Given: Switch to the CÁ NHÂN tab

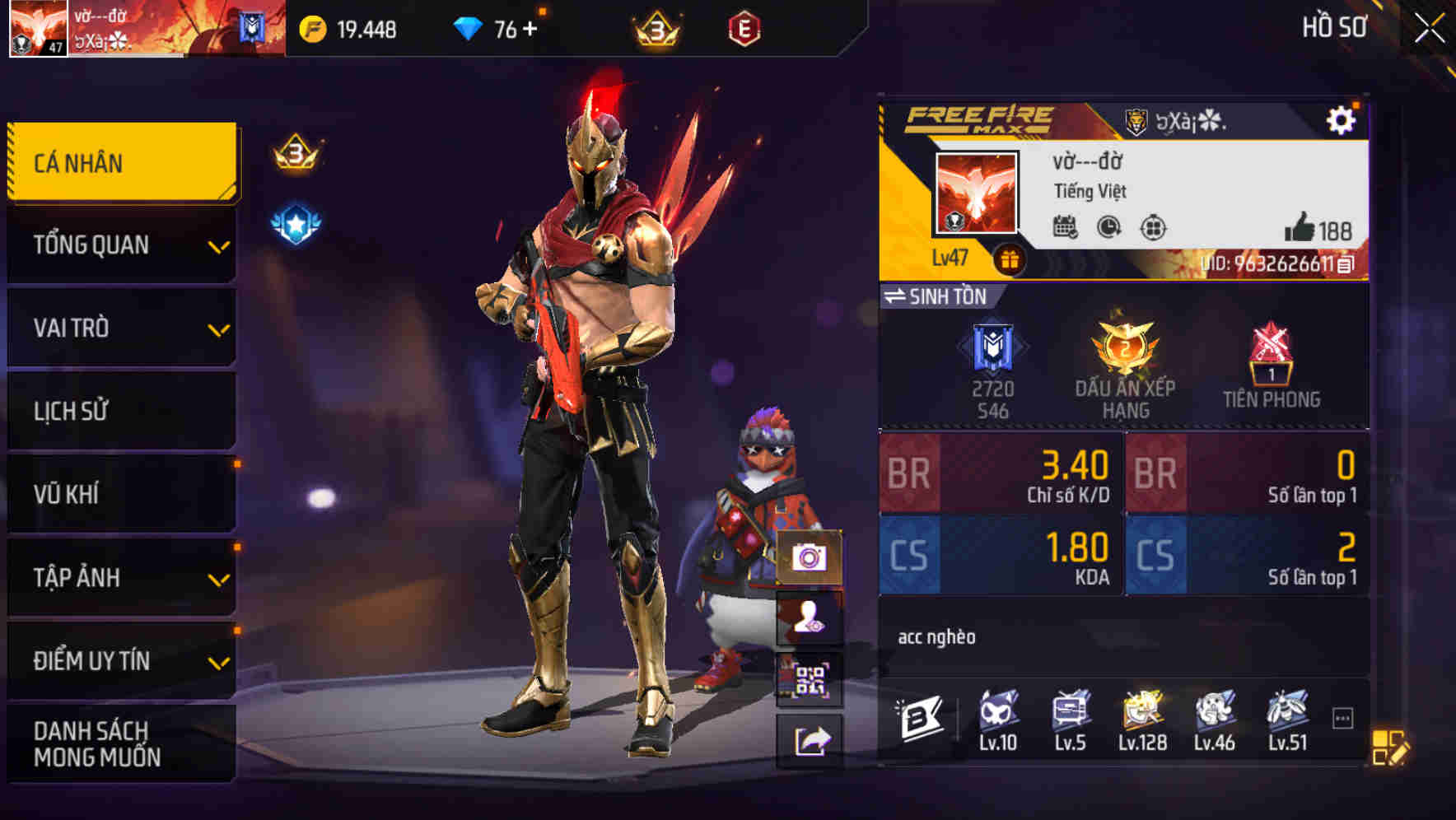Looking at the screenshot, I should 122,162.
